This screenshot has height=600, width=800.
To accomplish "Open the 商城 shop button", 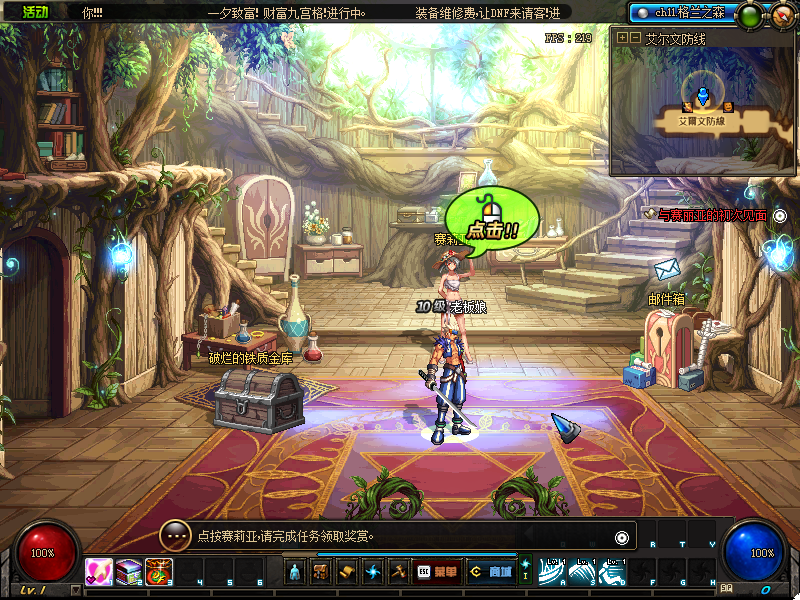I will (x=490, y=572).
